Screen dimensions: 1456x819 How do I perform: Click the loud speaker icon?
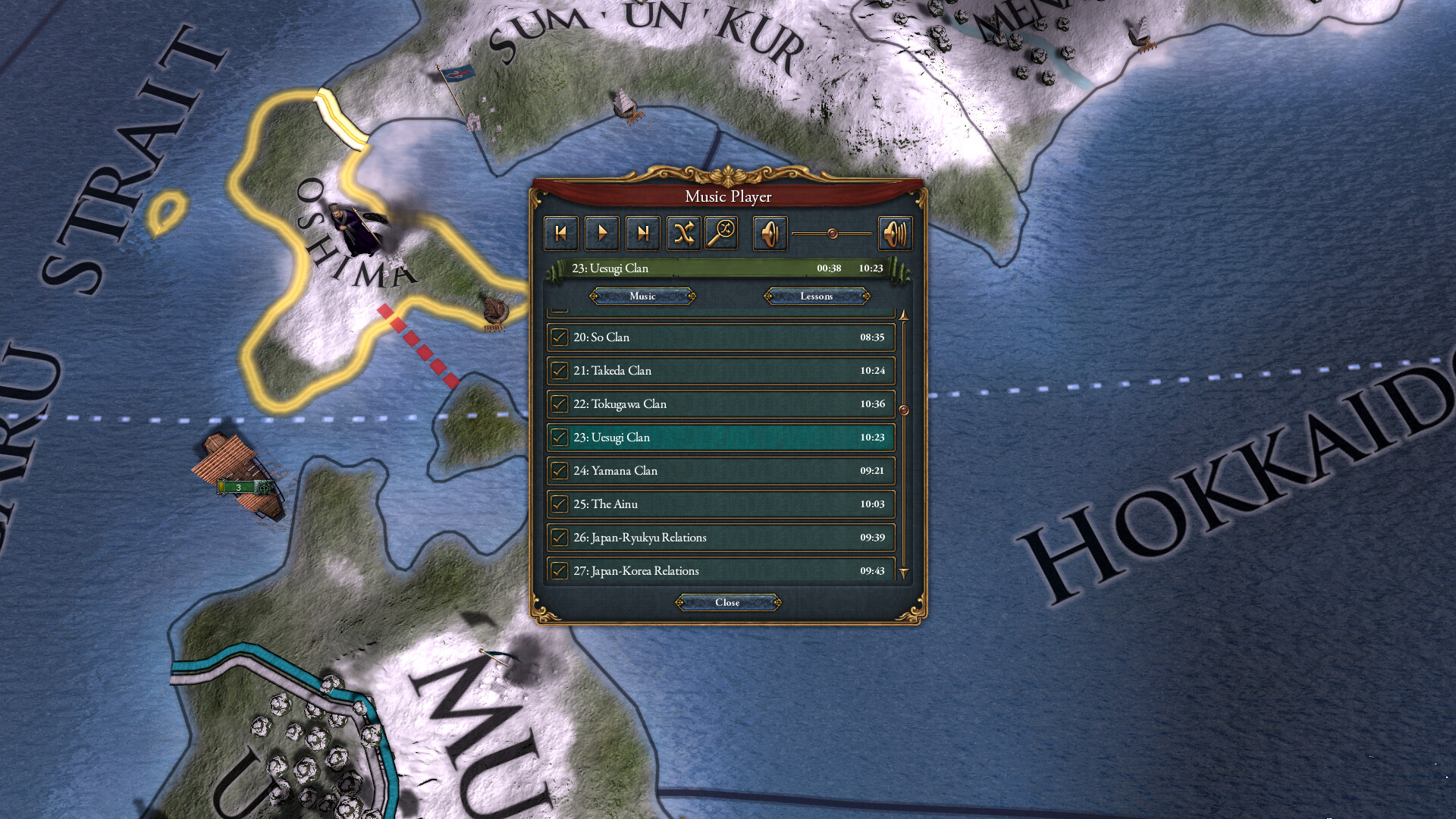pyautogui.click(x=896, y=234)
